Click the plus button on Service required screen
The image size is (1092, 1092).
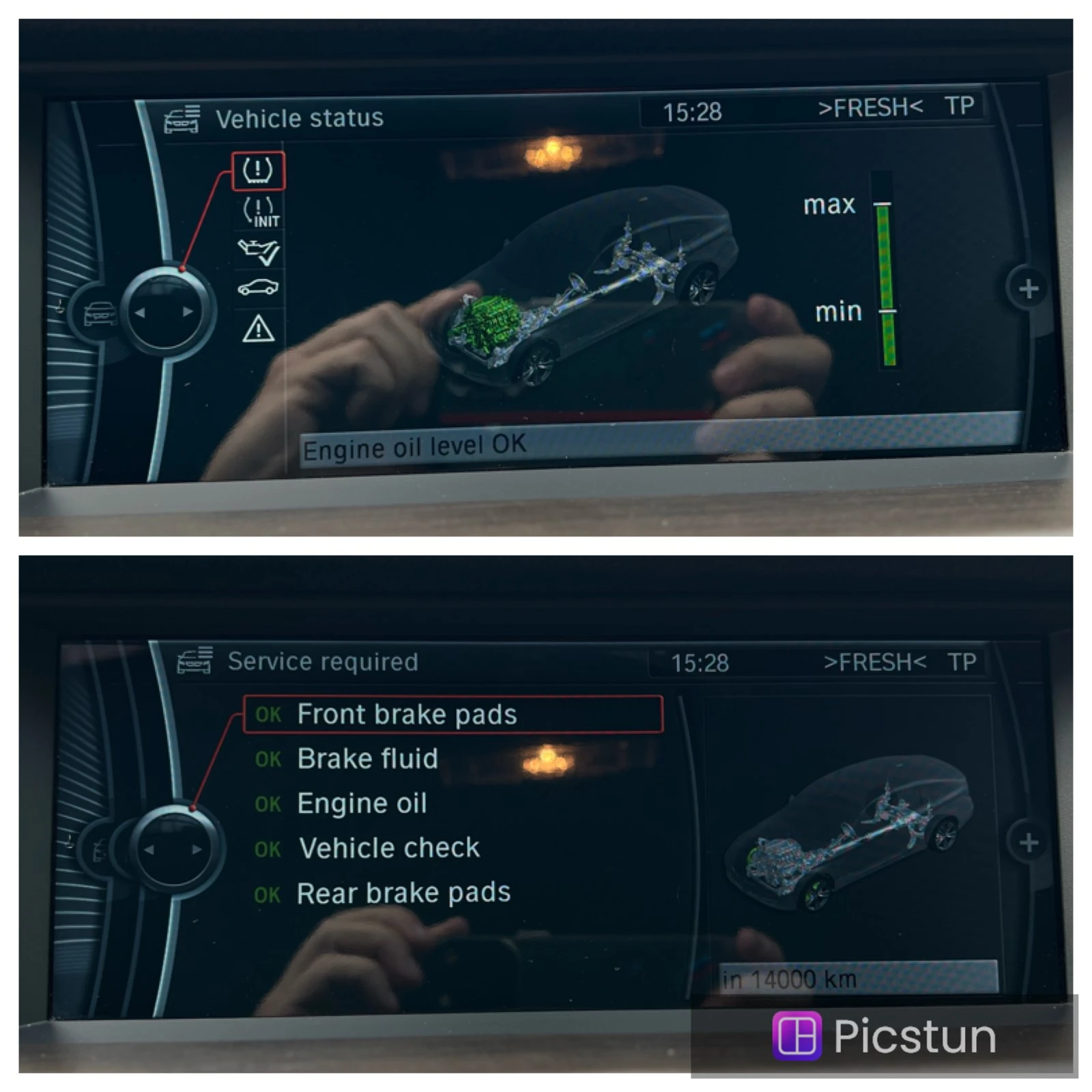[x=1029, y=844]
